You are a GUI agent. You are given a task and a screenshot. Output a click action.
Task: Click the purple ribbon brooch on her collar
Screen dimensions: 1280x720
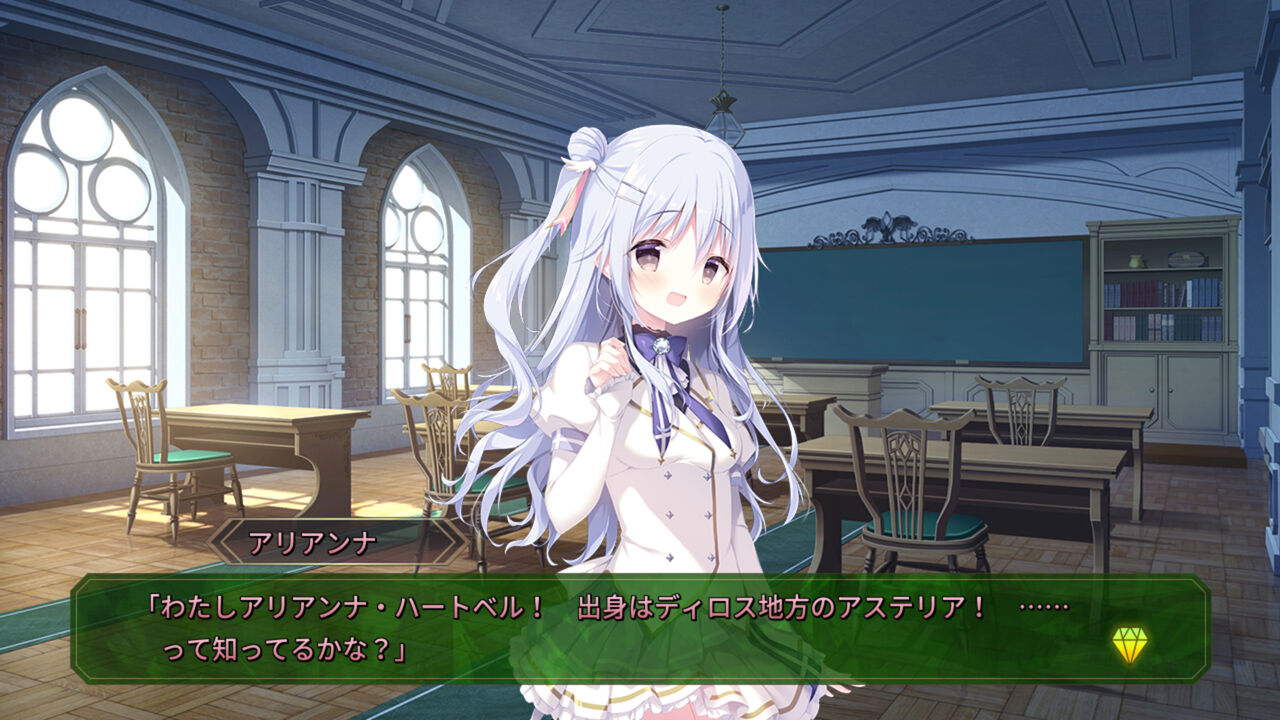(x=662, y=347)
